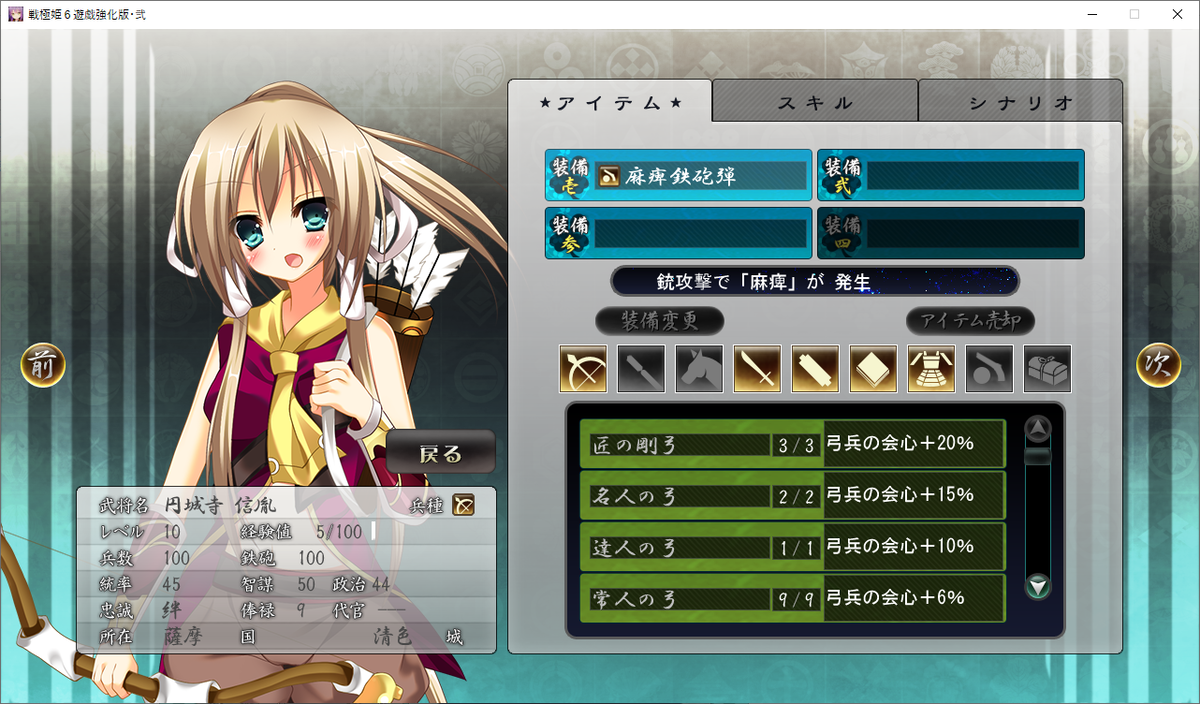Viewport: 1200px width, 704px height.
Task: Switch to the スキル tab
Action: click(815, 102)
